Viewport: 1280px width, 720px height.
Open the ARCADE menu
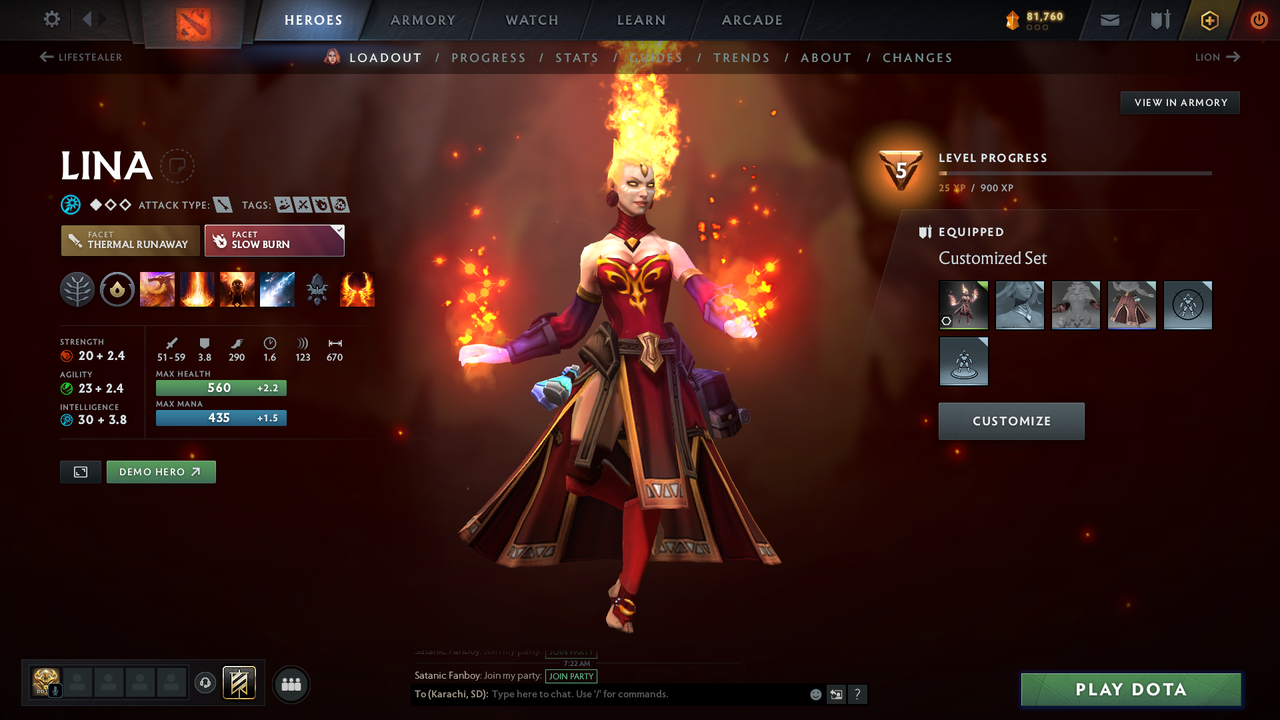(751, 20)
